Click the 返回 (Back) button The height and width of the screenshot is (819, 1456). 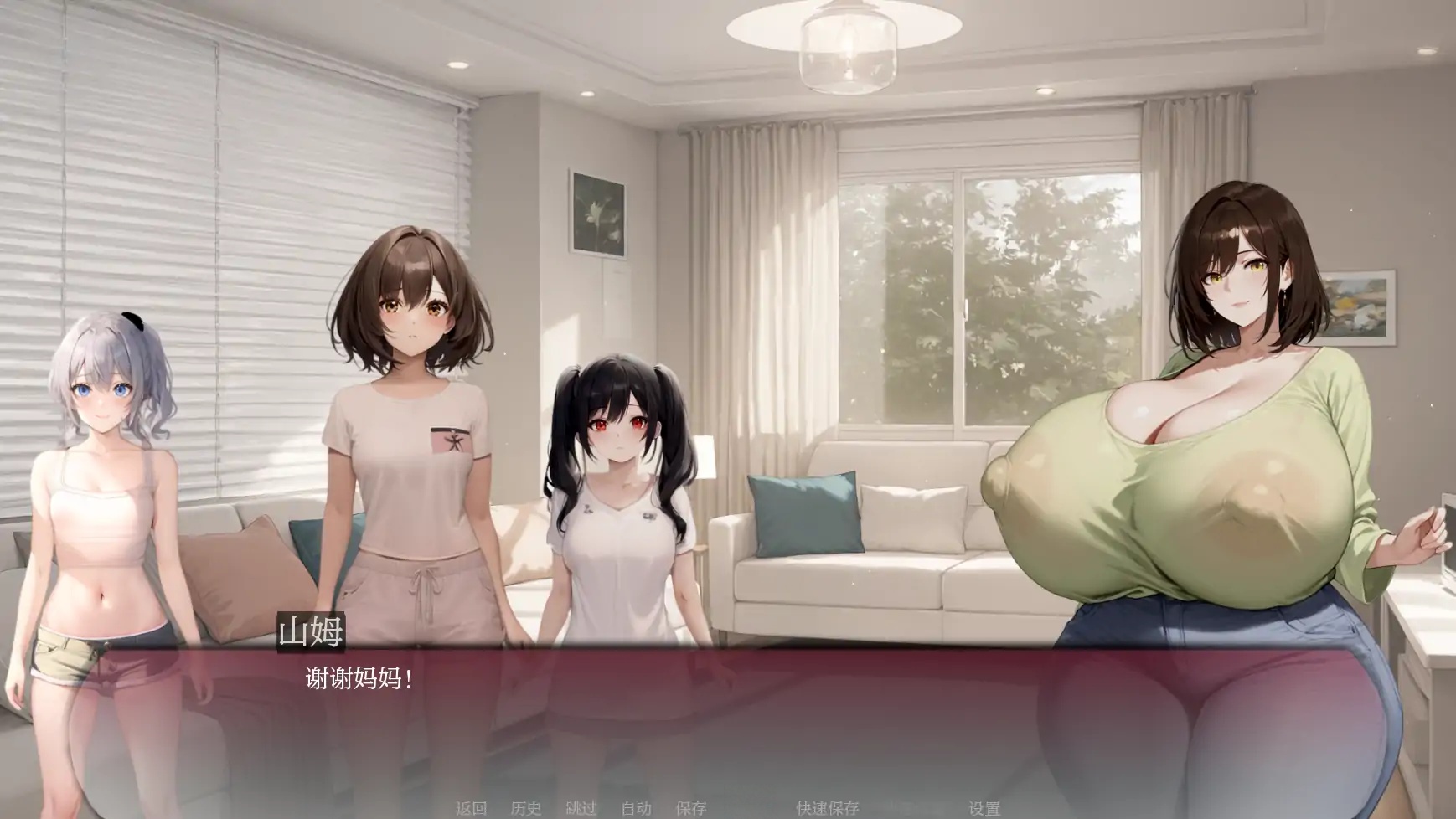point(472,808)
